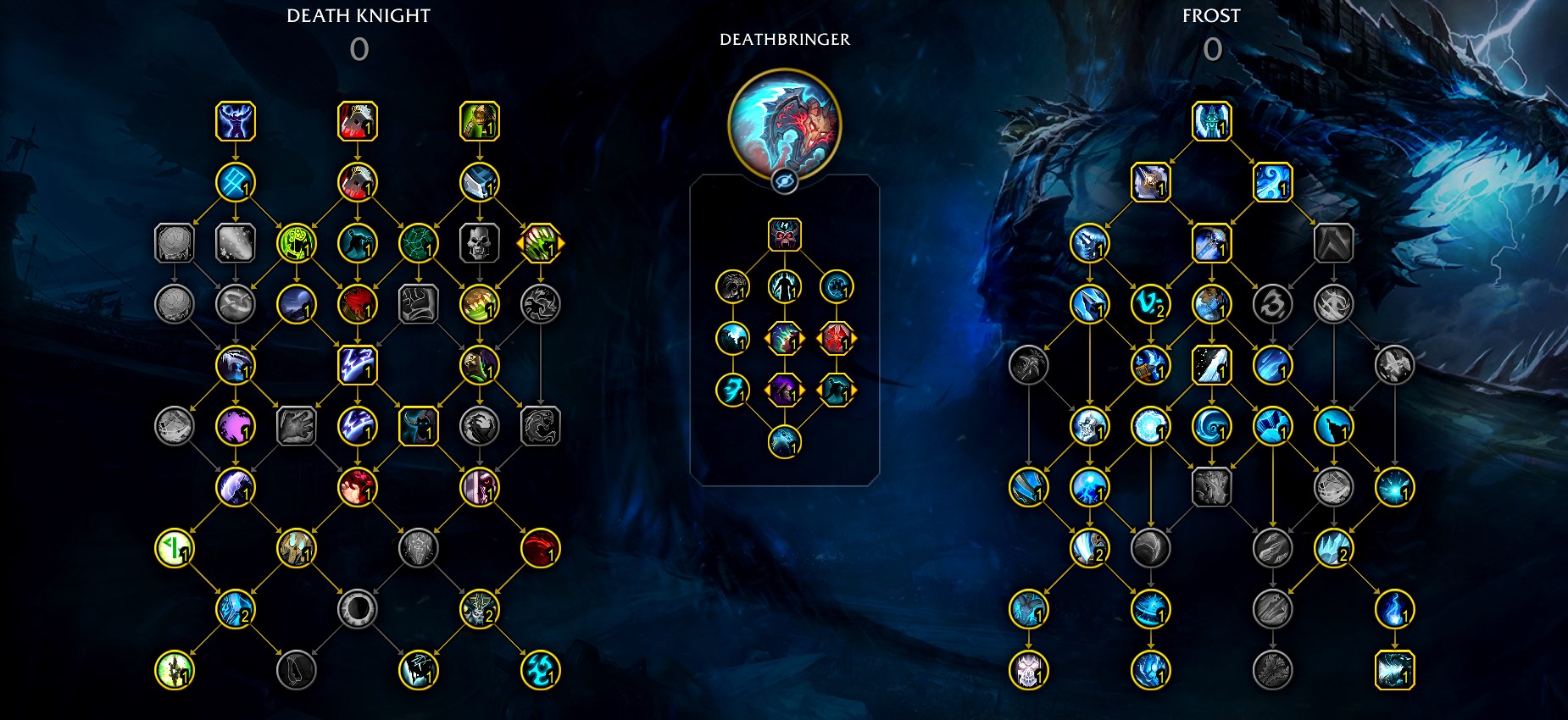Select the unlearned dark ring talent

[x=357, y=609]
